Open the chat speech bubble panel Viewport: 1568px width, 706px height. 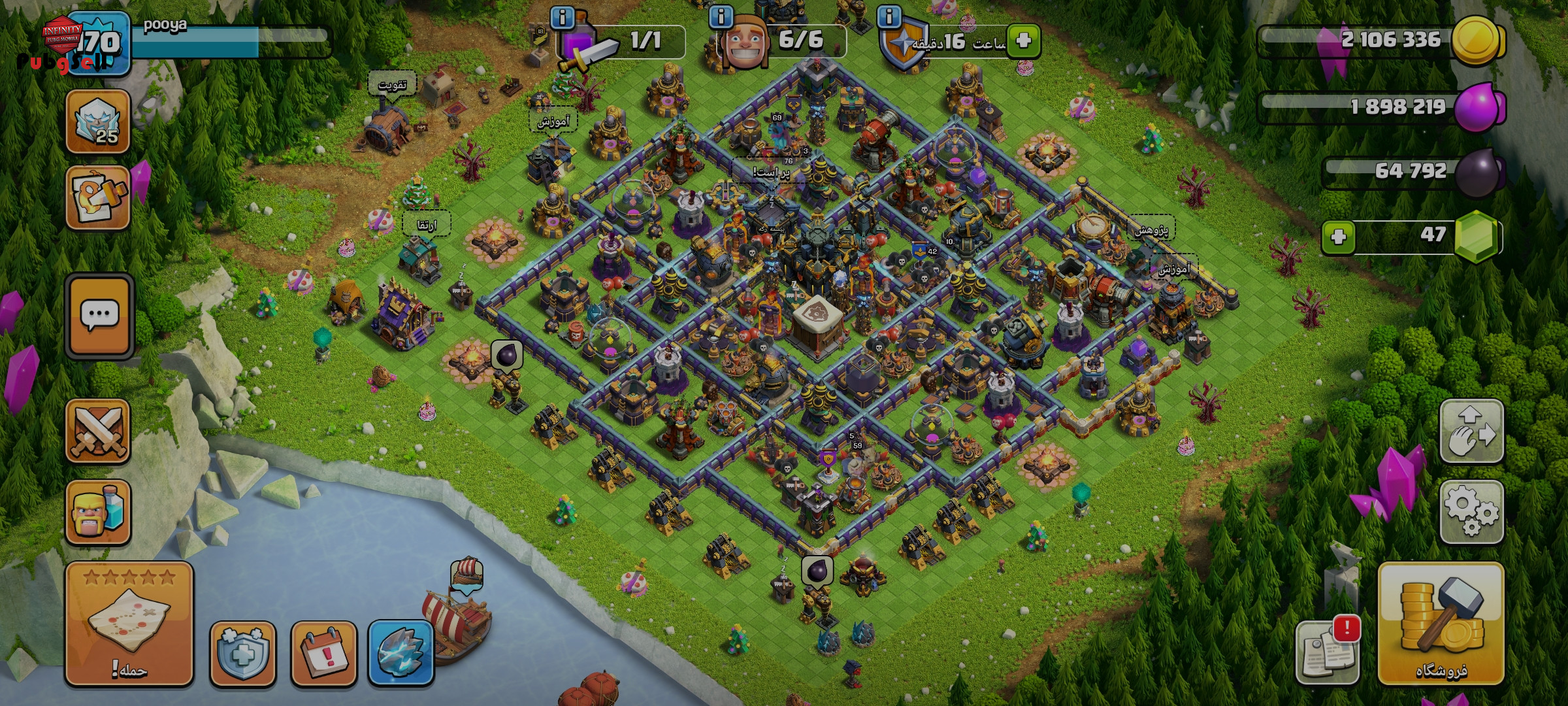click(99, 316)
